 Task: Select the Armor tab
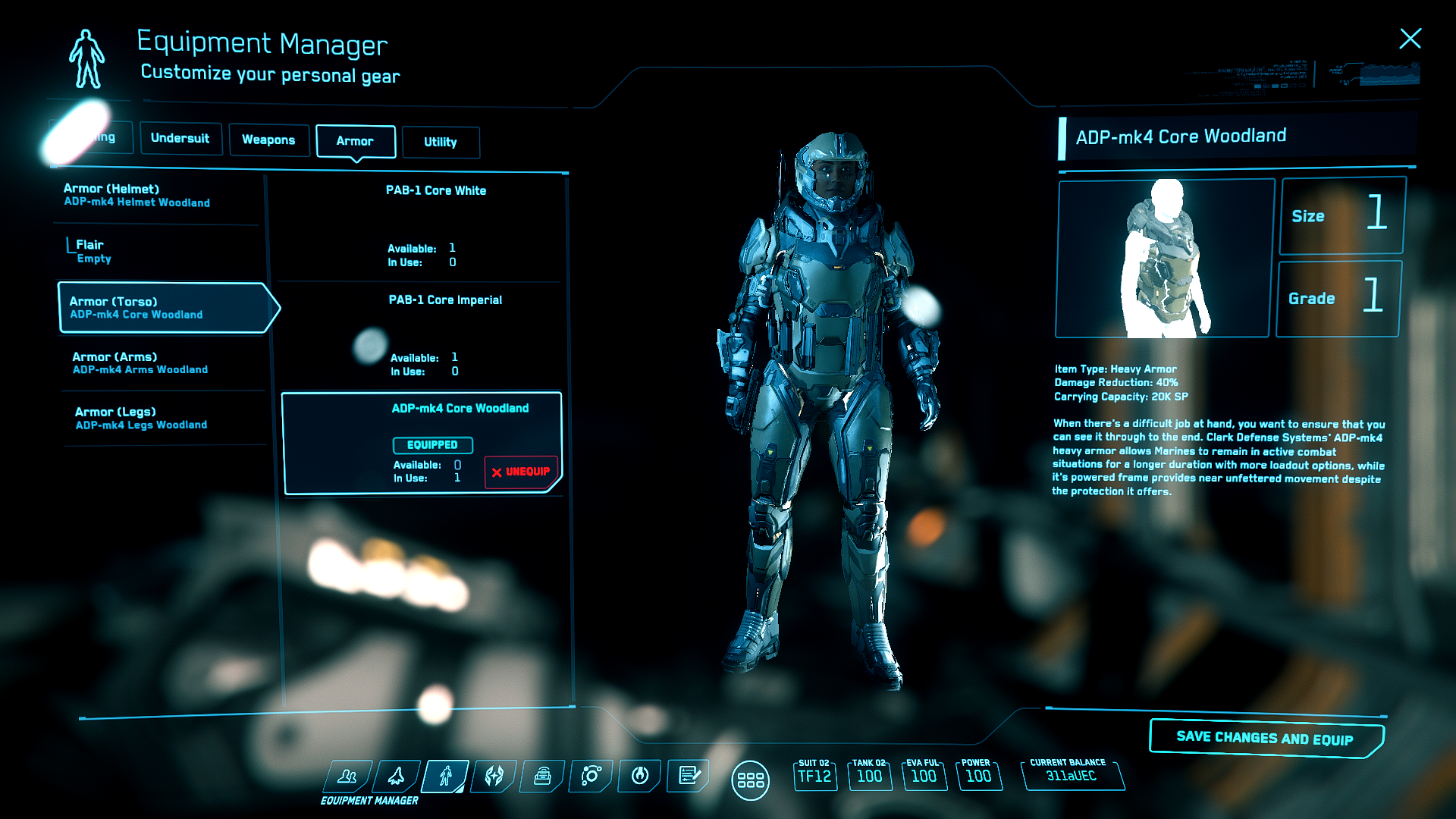click(355, 141)
